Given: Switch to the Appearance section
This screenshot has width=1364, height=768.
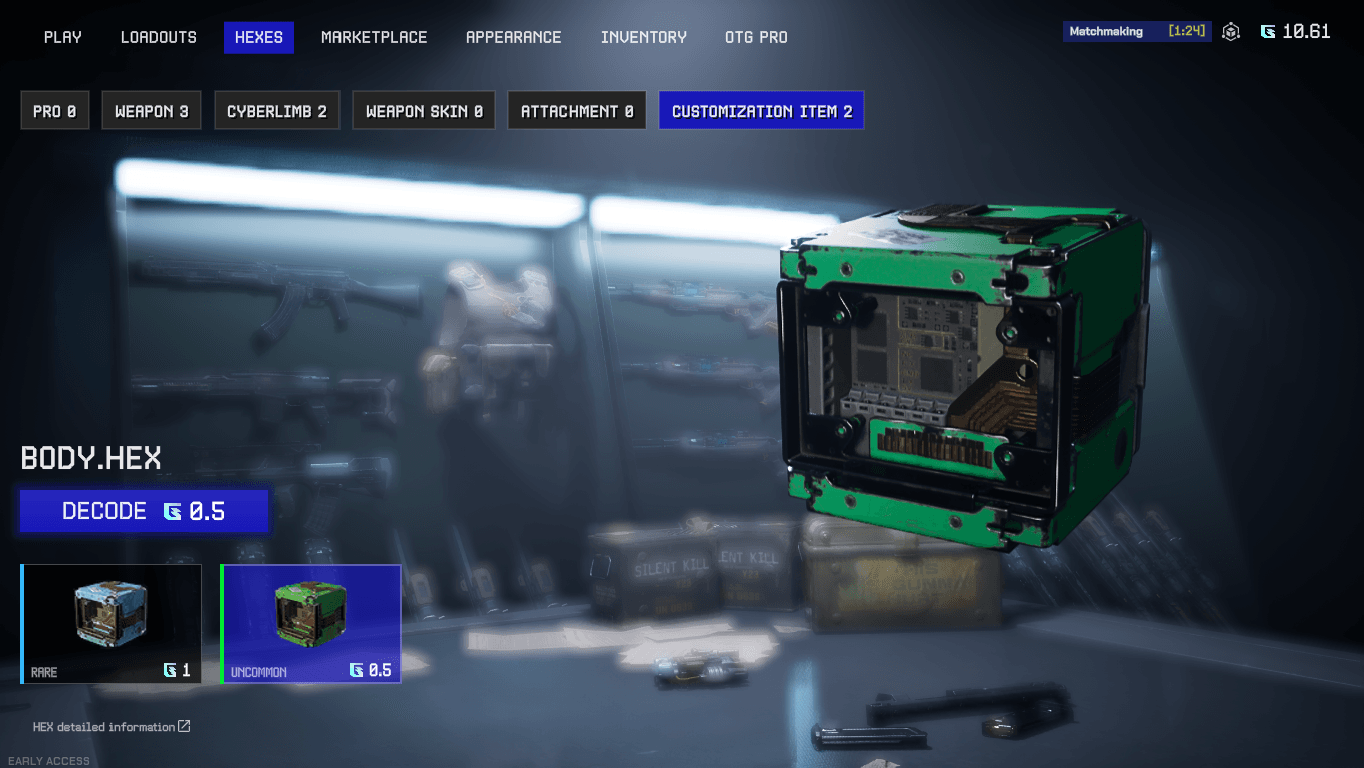Looking at the screenshot, I should point(514,37).
